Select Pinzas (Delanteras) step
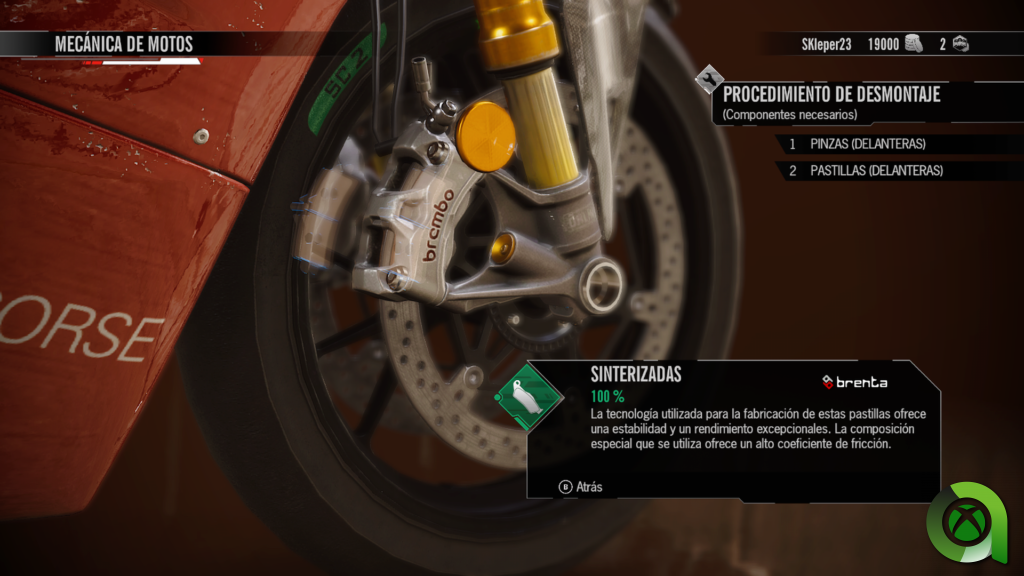1024x576 pixels. tap(867, 144)
